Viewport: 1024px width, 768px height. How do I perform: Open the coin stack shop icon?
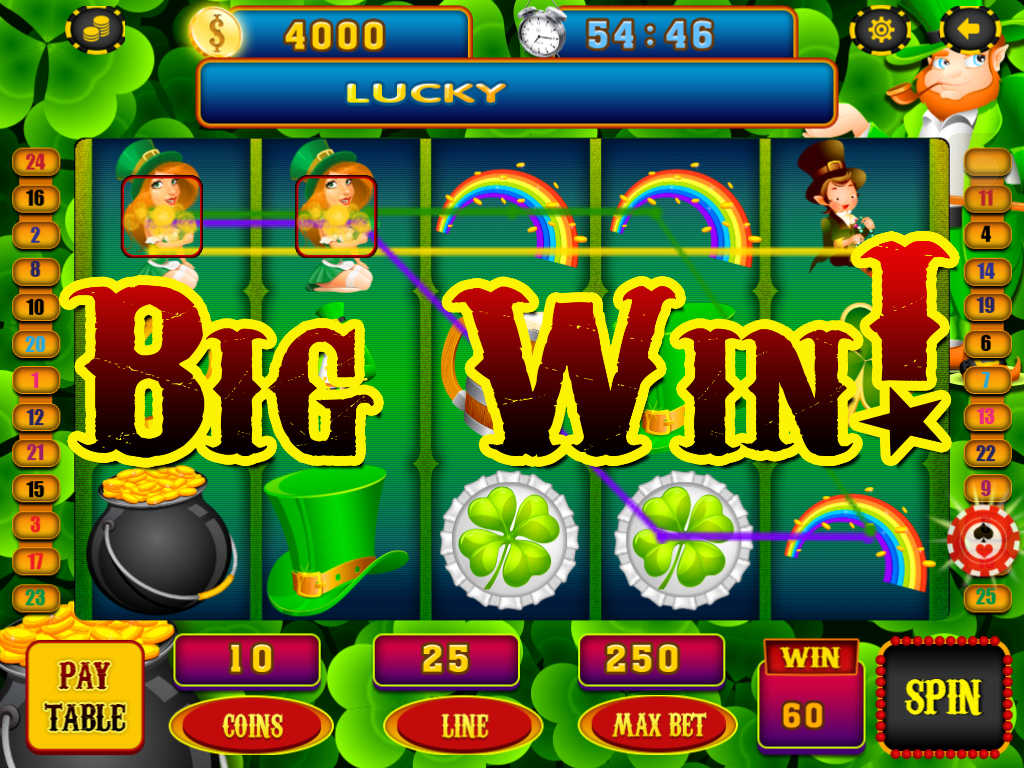pyautogui.click(x=94, y=30)
